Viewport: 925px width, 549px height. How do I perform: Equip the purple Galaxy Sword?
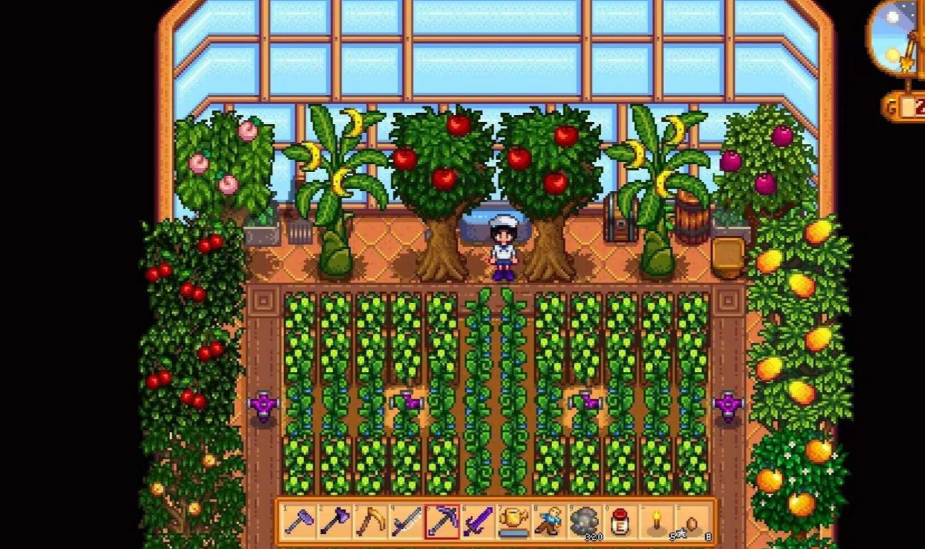point(478,521)
